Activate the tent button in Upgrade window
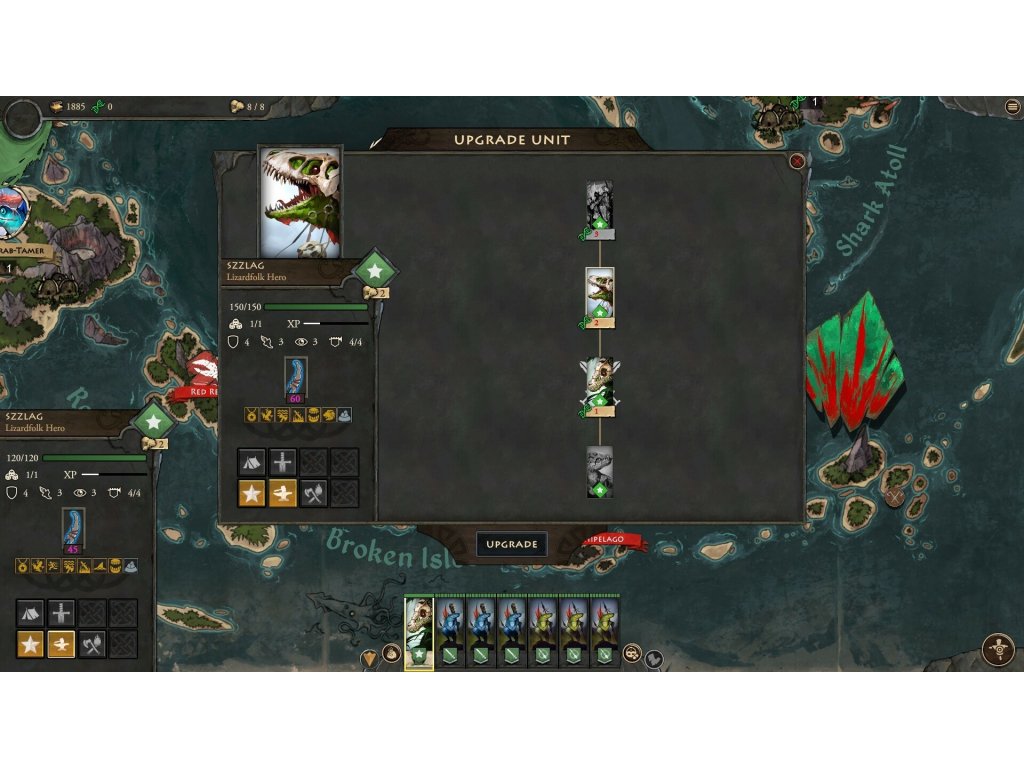The height and width of the screenshot is (768, 1024). 252,462
